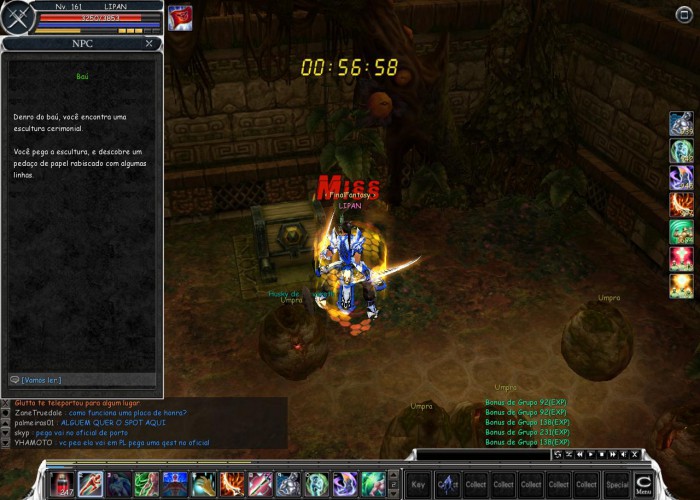The width and height of the screenshot is (700, 500).
Task: Click the red flag icon near the player frame
Action: [180, 18]
